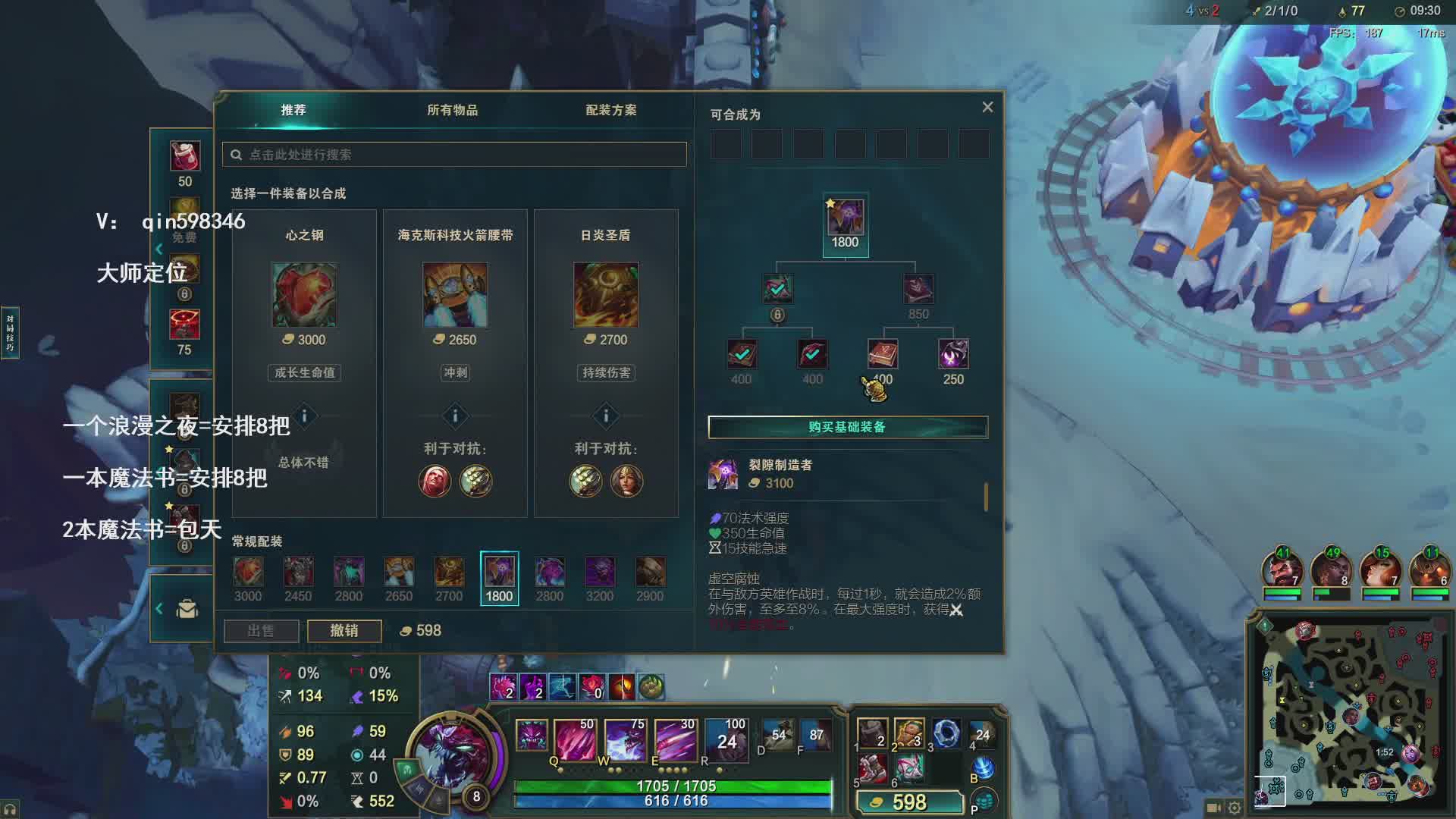This screenshot has height=819, width=1456.
Task: Click the 购买基础装备 button
Action: click(848, 427)
